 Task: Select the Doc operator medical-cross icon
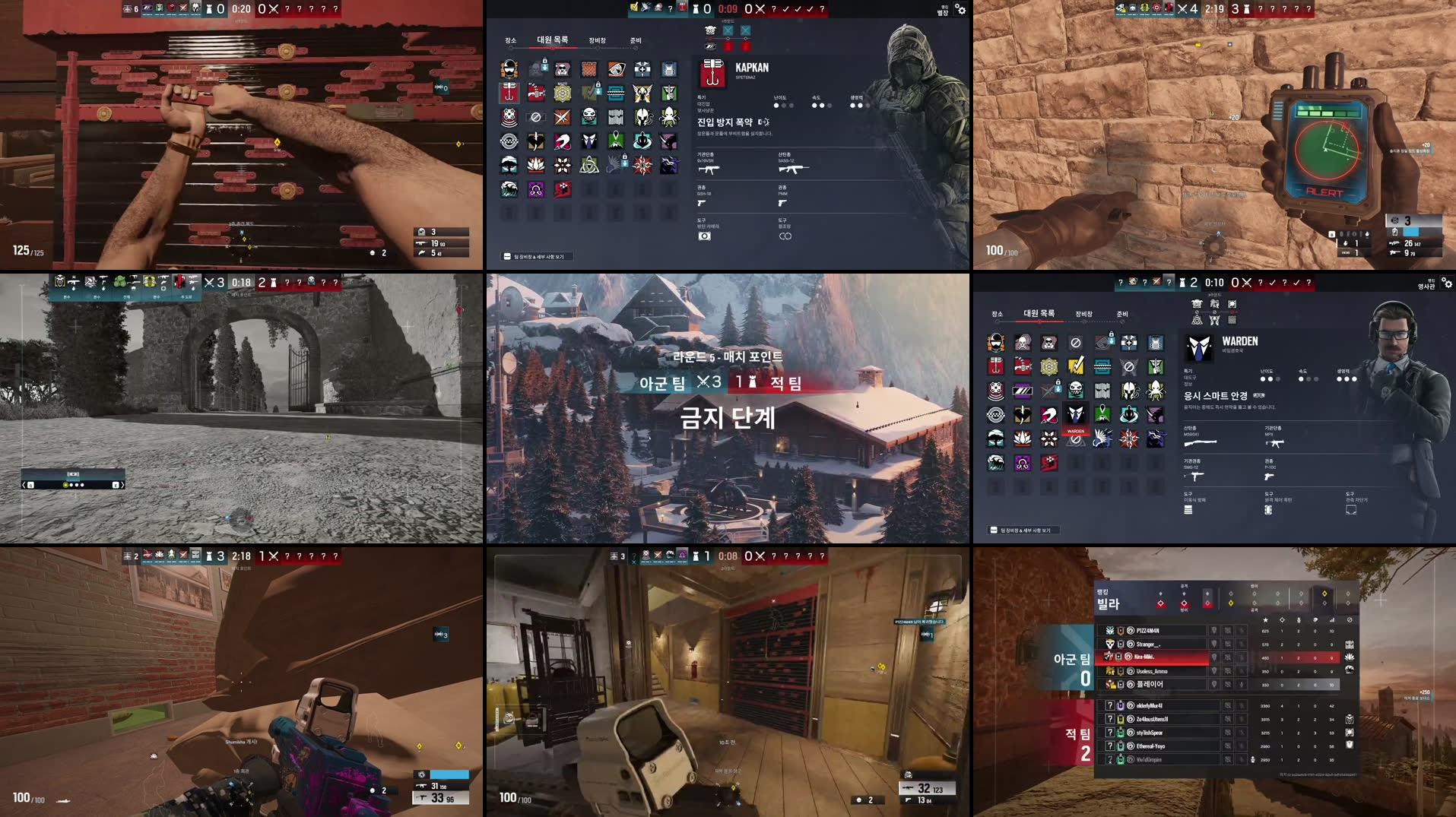pyautogui.click(x=642, y=69)
